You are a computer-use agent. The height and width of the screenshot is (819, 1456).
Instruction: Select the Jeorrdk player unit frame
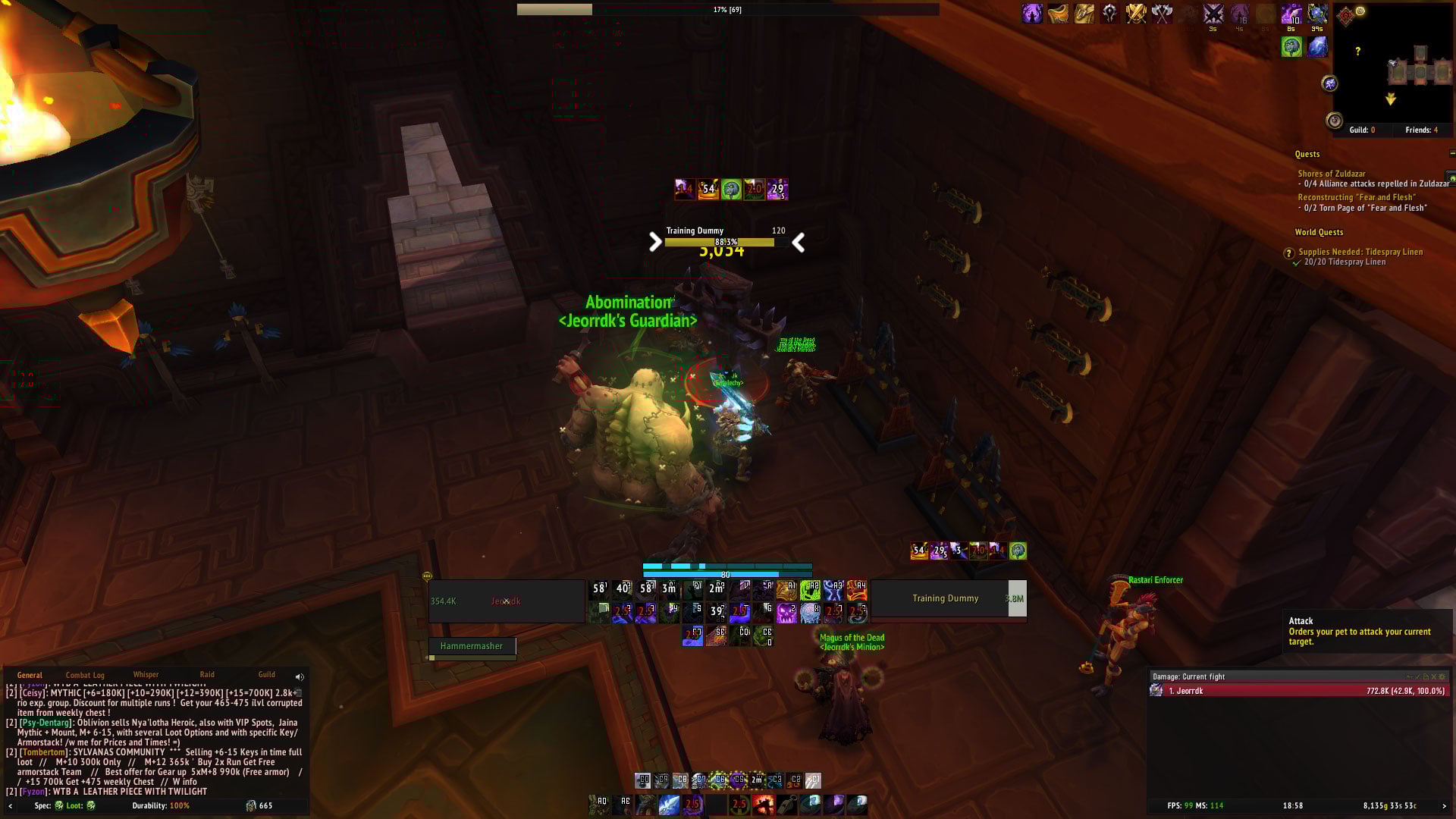coord(506,601)
